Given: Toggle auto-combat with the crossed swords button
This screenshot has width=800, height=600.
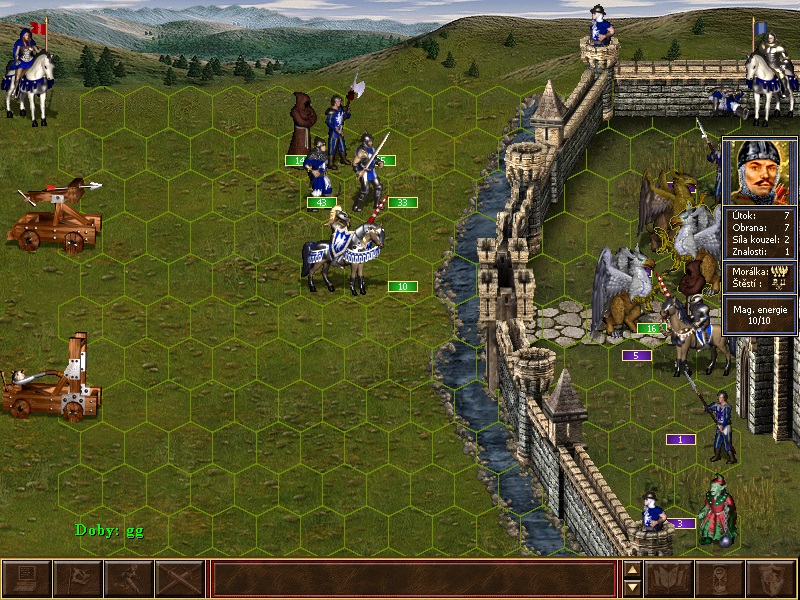Looking at the screenshot, I should coord(180,579).
